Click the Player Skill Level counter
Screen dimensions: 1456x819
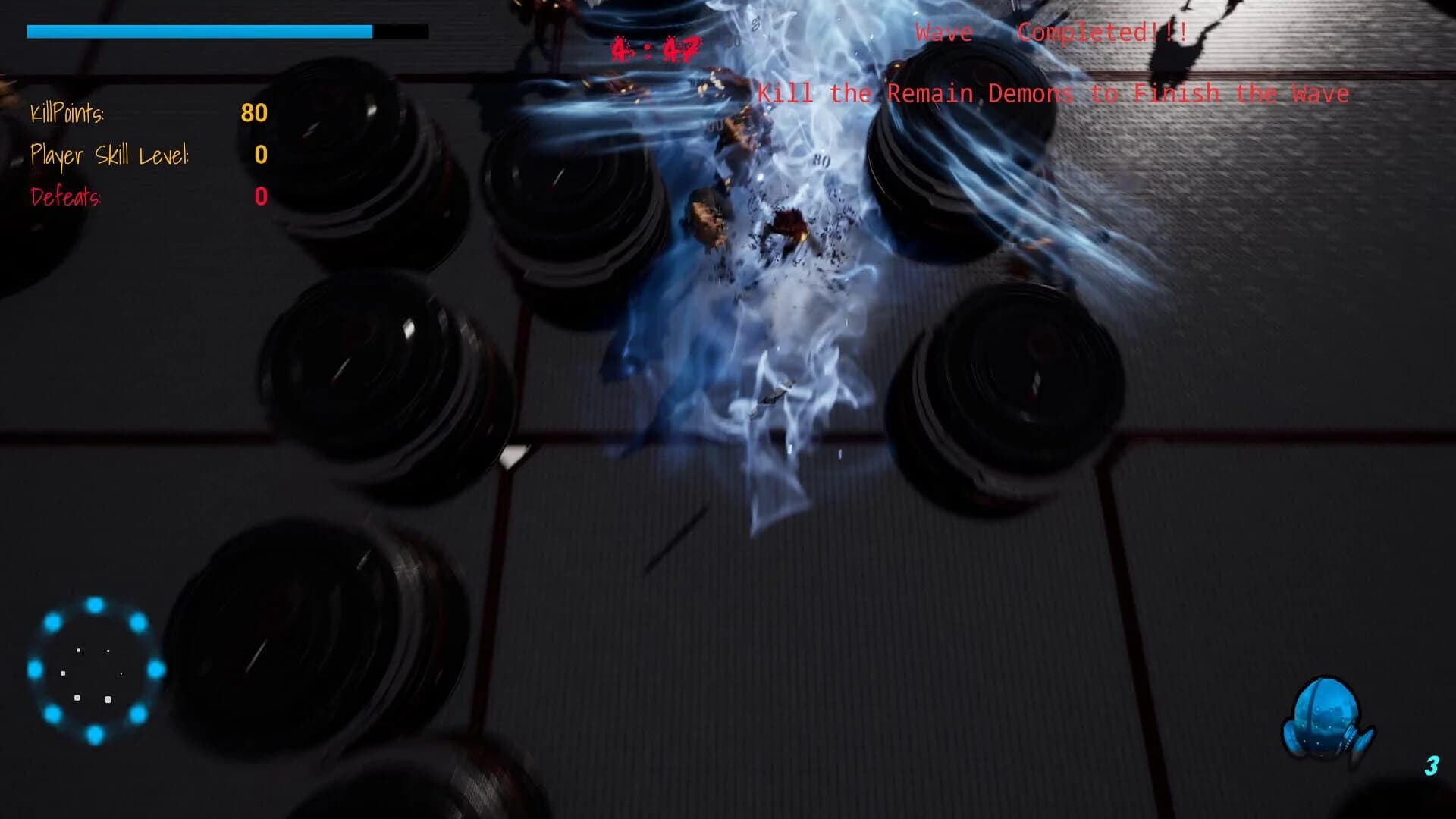261,155
